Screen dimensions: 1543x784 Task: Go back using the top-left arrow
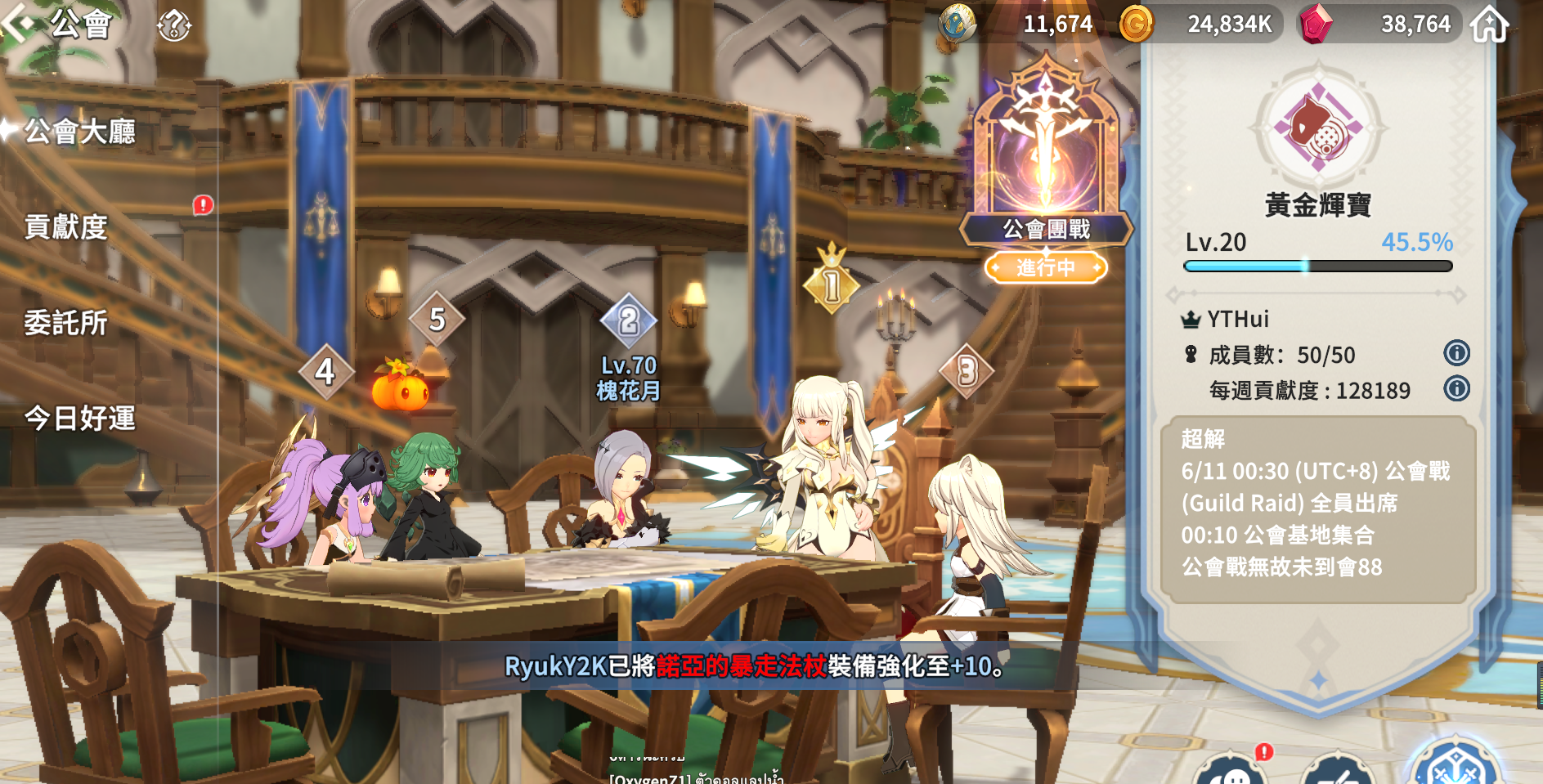coord(20,23)
